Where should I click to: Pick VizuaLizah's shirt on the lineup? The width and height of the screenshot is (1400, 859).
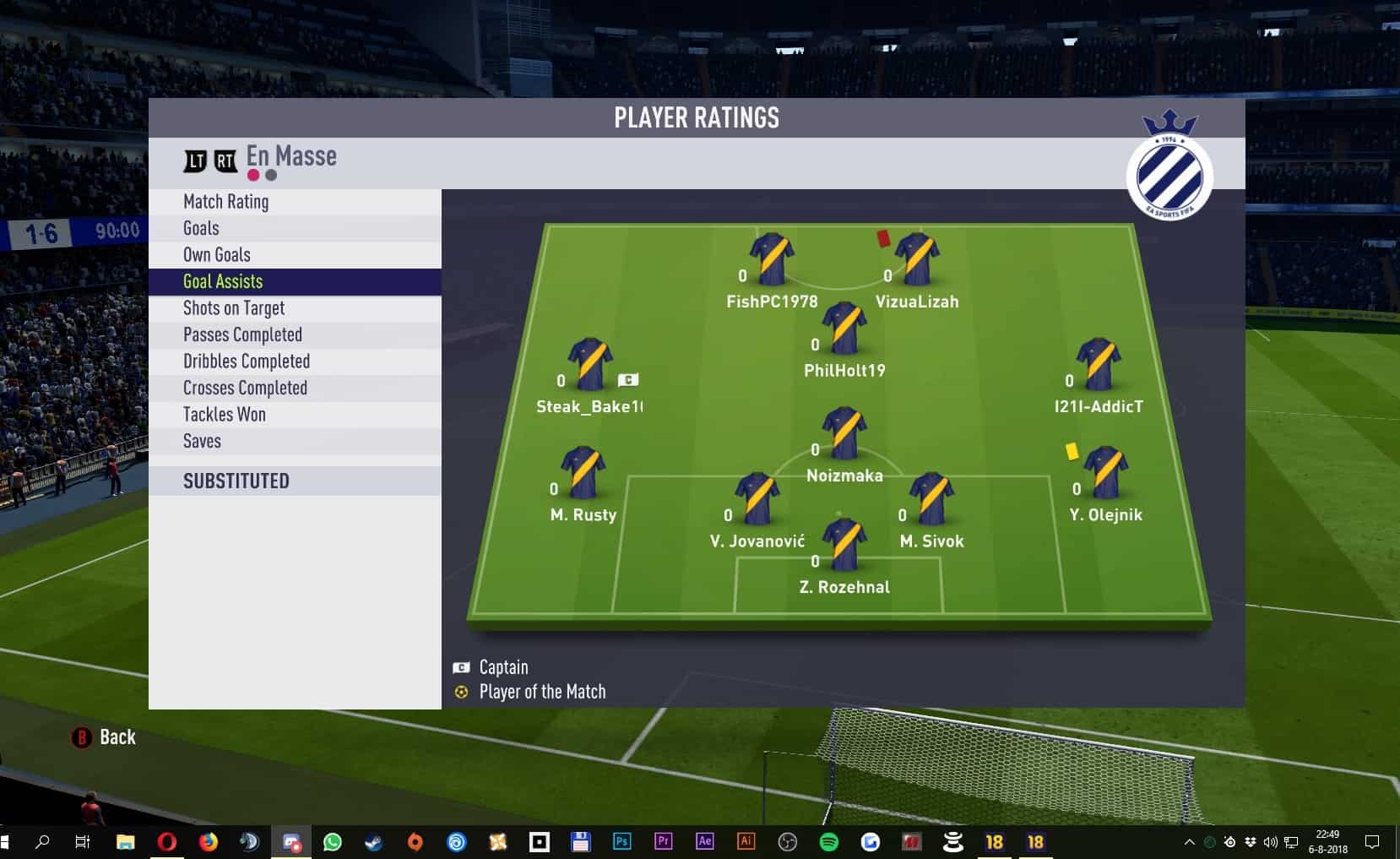(x=916, y=260)
